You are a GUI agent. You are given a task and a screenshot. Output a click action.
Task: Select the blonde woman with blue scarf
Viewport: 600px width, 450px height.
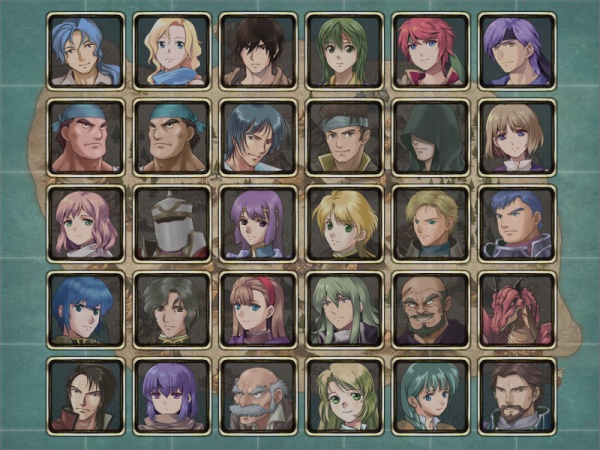[x=172, y=51]
